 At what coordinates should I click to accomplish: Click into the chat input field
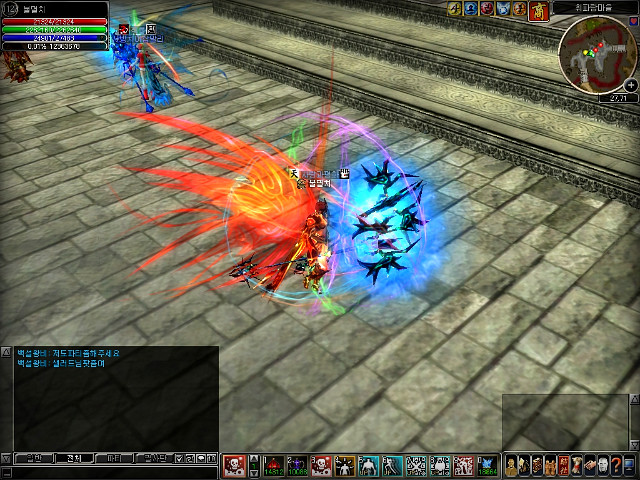coord(110,471)
